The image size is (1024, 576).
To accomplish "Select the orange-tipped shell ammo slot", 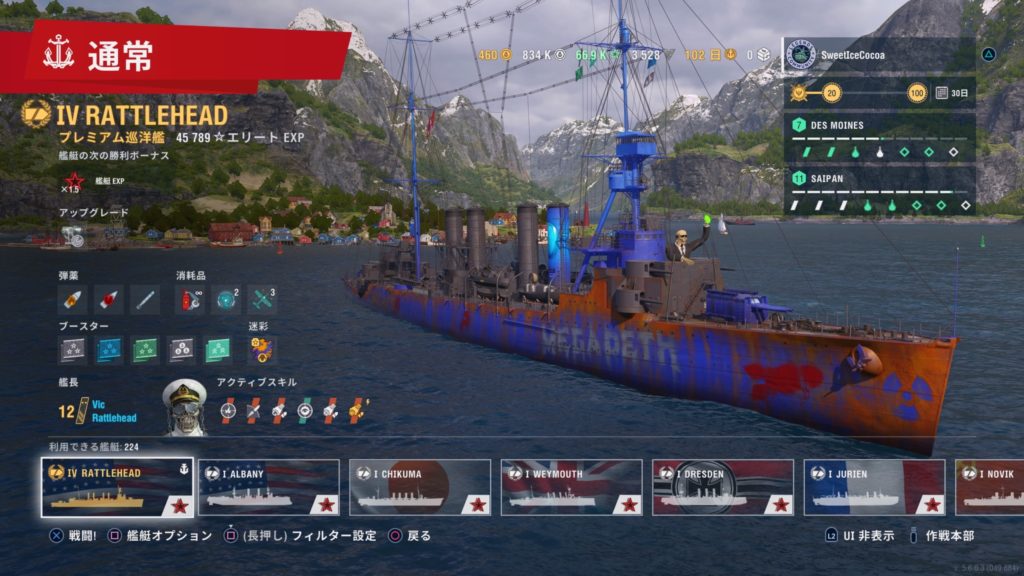I will pos(73,299).
